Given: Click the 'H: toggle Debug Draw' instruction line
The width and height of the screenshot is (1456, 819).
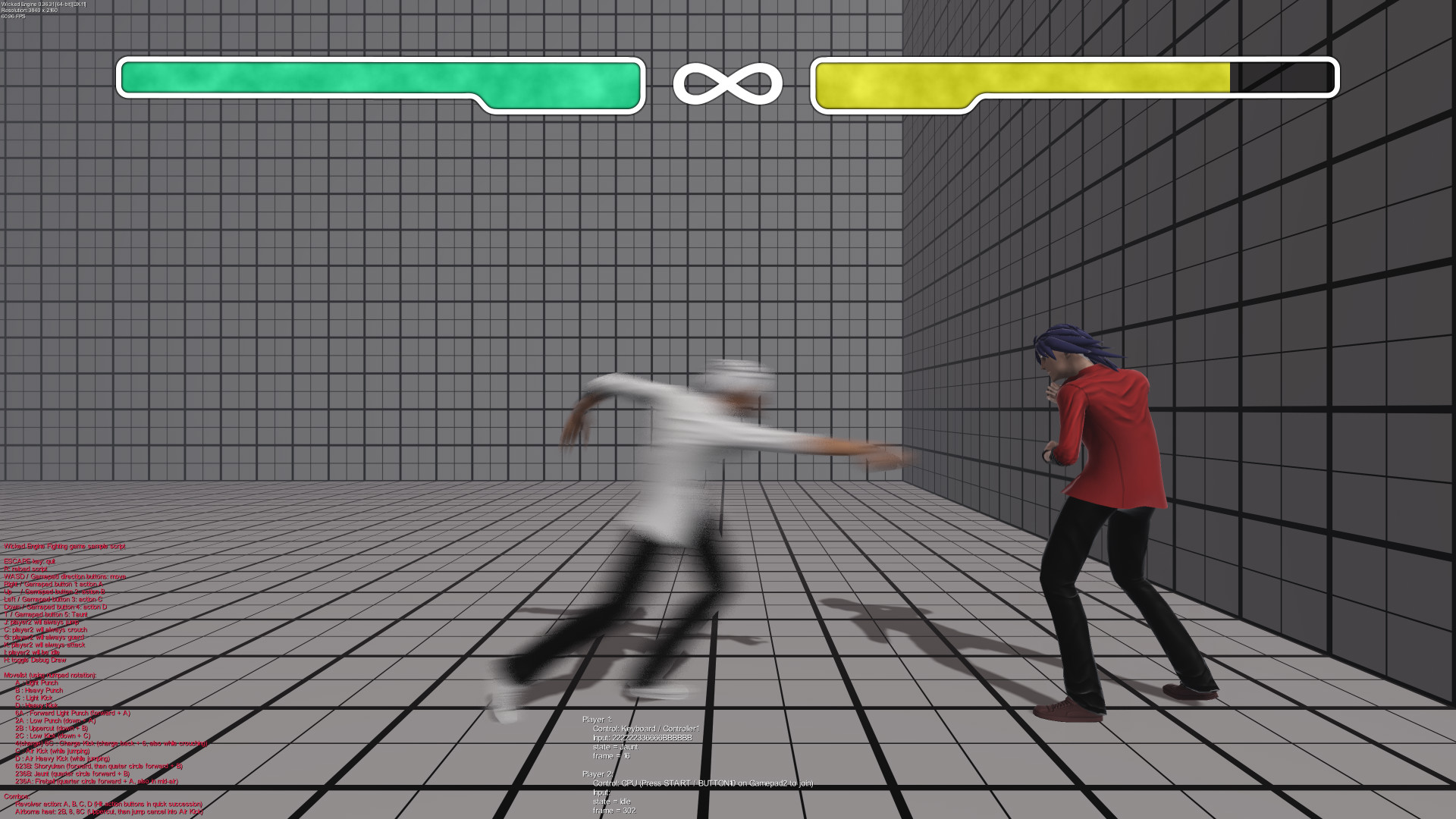Looking at the screenshot, I should (36, 660).
